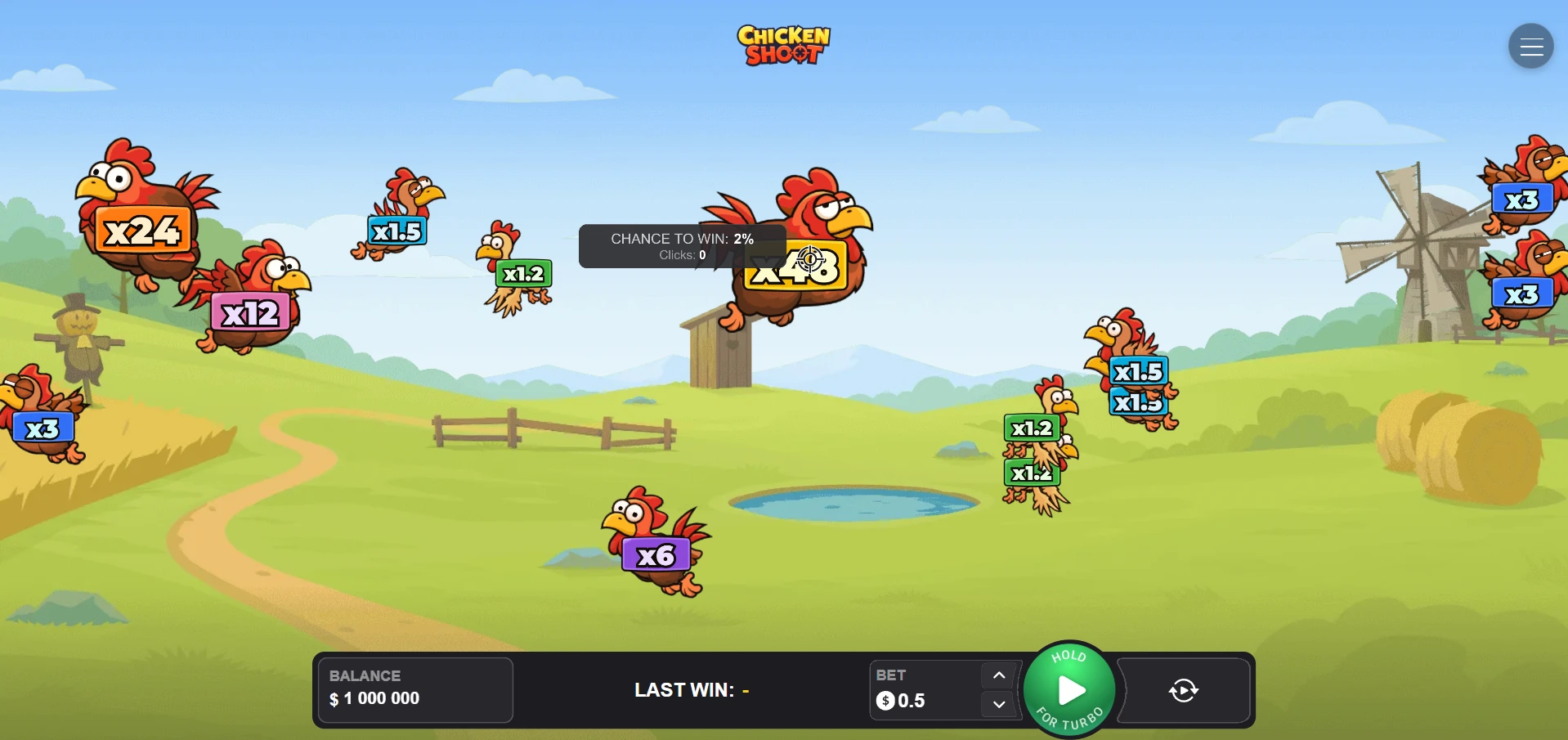
Task: Decrease the bet with the down arrow
Action: tap(997, 704)
